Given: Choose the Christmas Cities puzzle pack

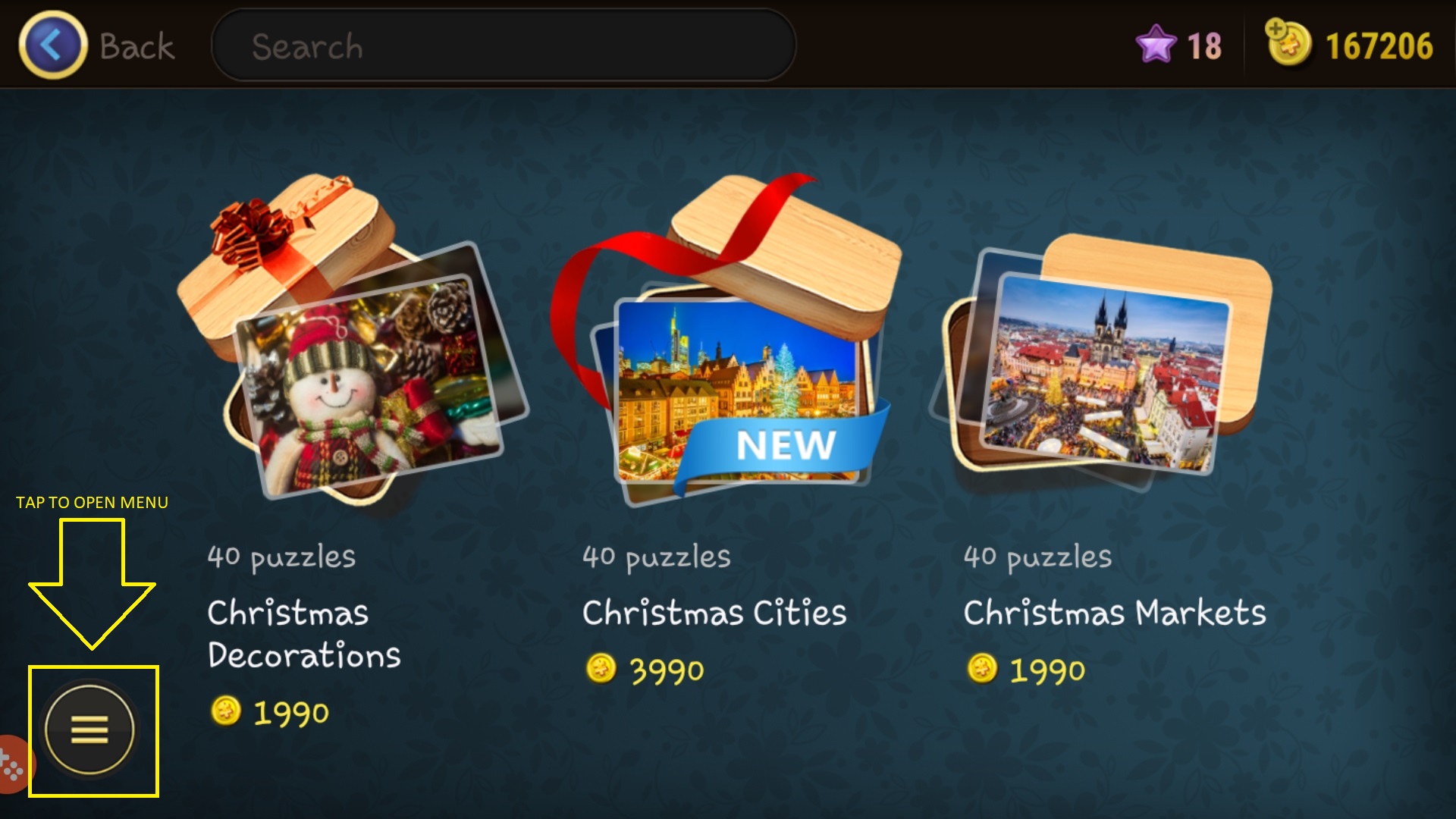Looking at the screenshot, I should click(x=728, y=341).
